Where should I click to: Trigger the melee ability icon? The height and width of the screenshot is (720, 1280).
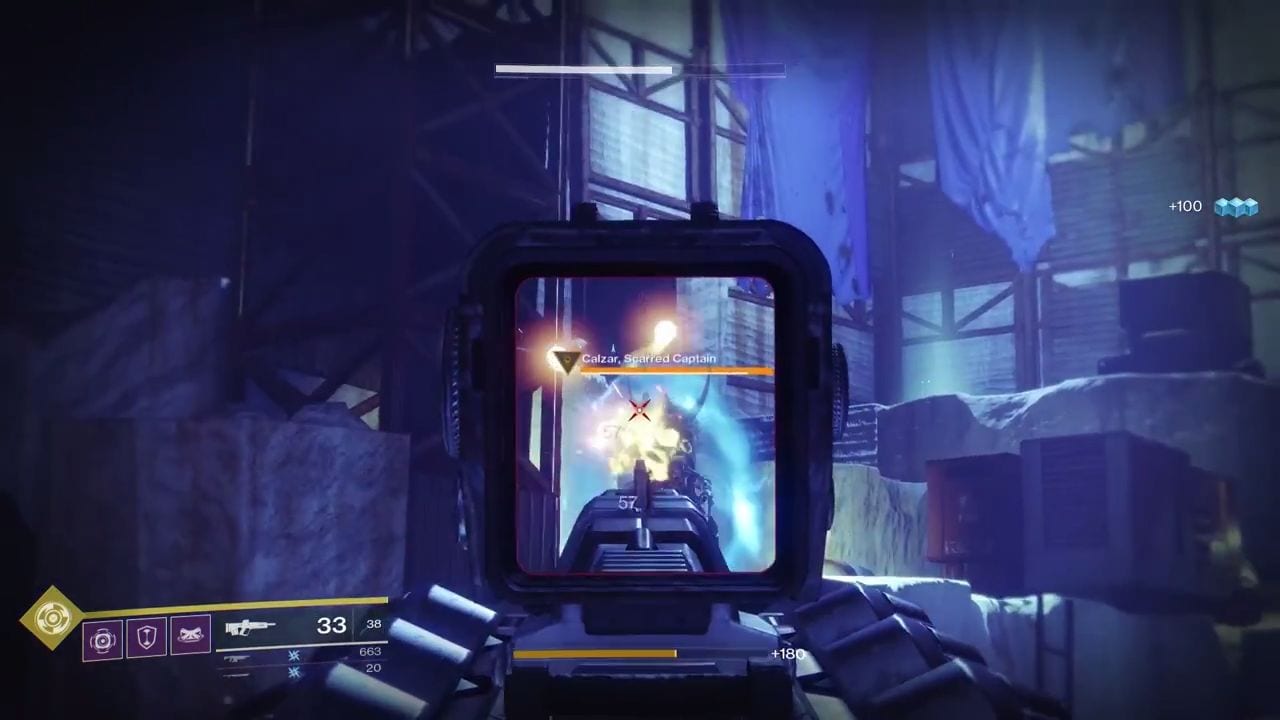(190, 636)
